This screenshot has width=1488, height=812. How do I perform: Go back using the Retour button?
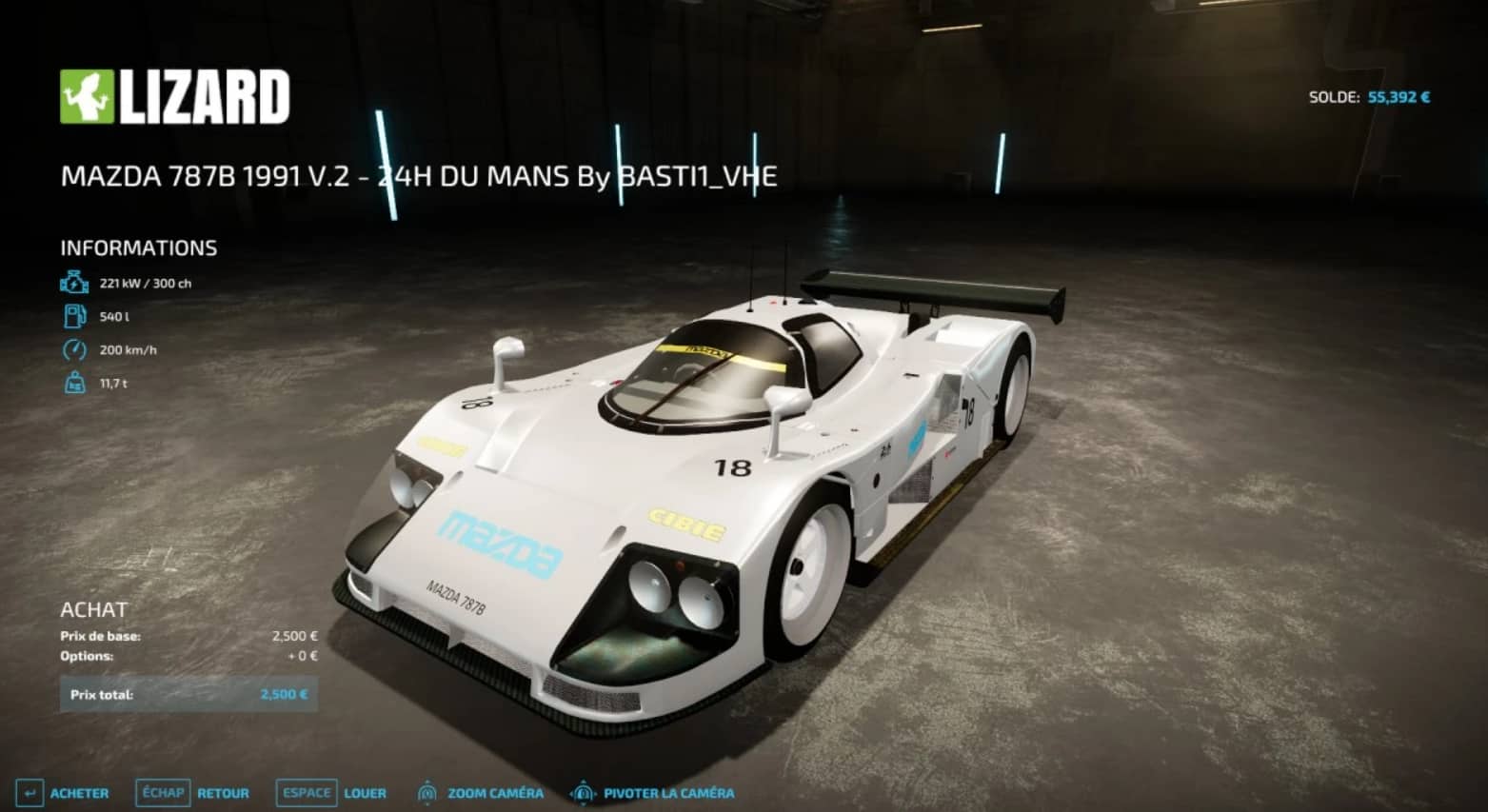pos(194,793)
